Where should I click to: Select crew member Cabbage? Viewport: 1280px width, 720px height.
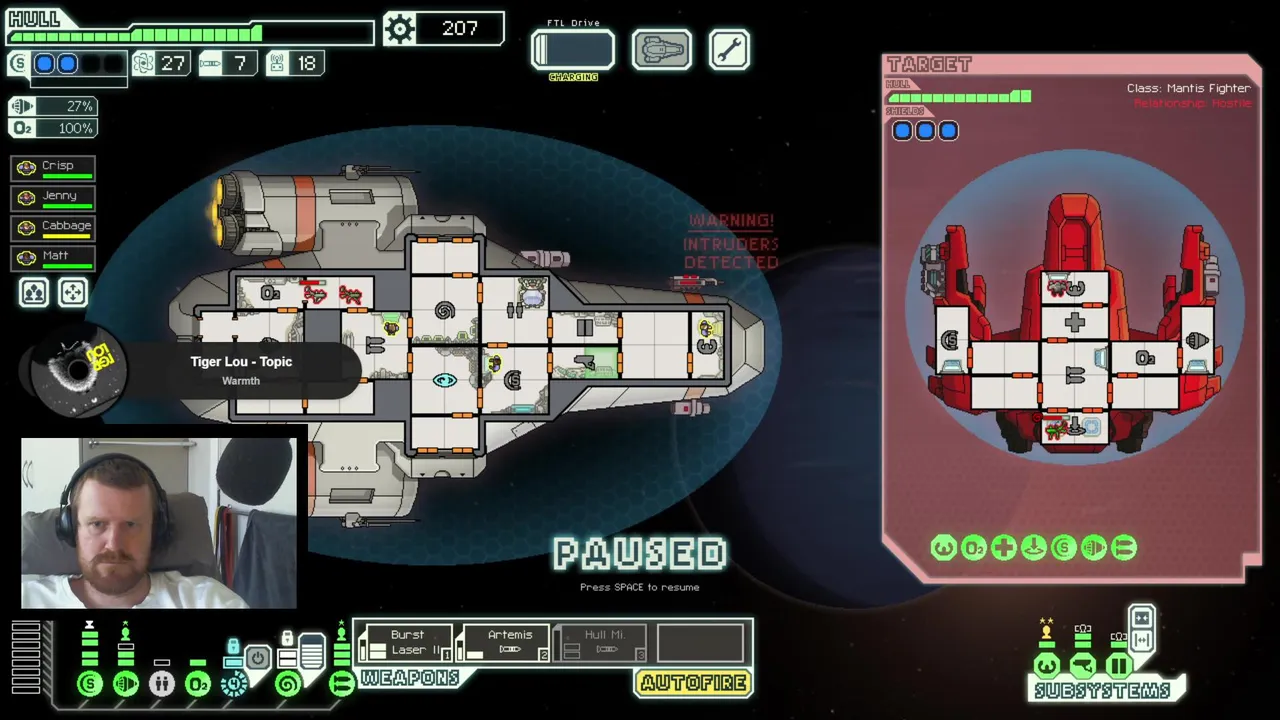pyautogui.click(x=54, y=227)
